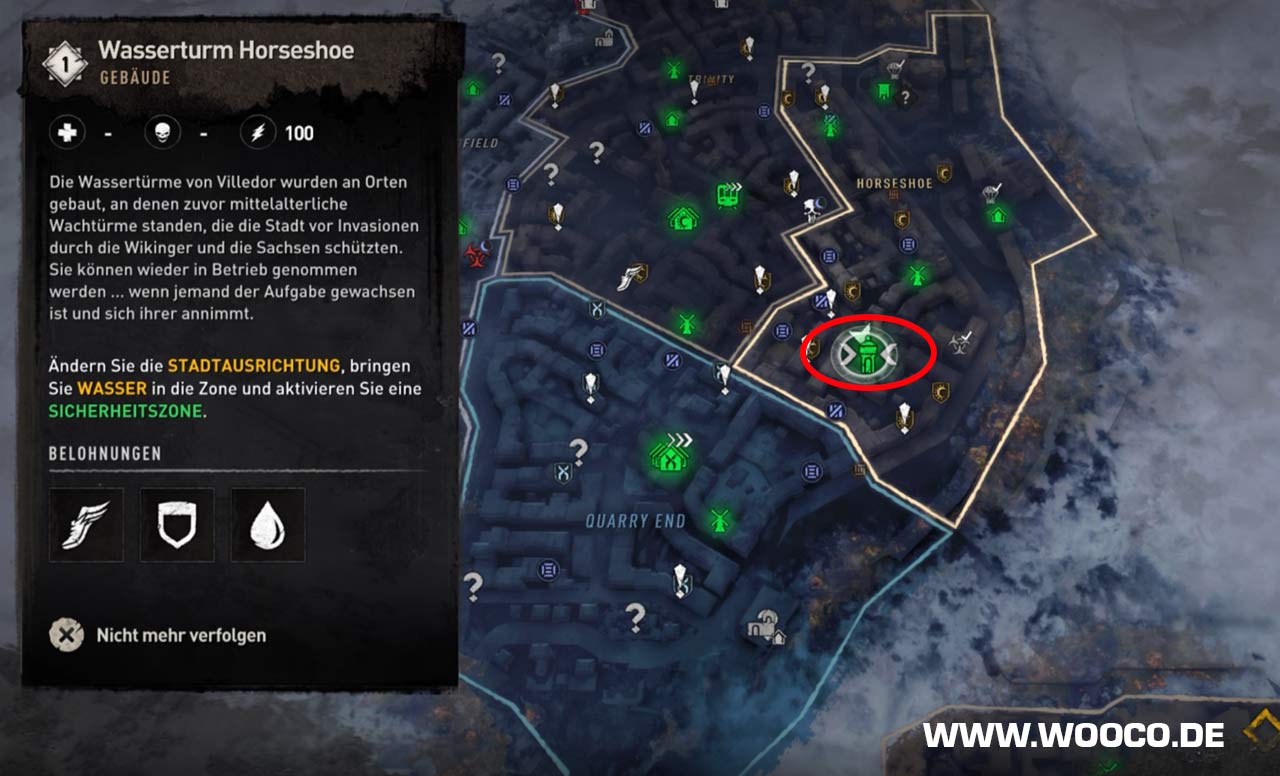Select the shield reward icon

(x=177, y=525)
